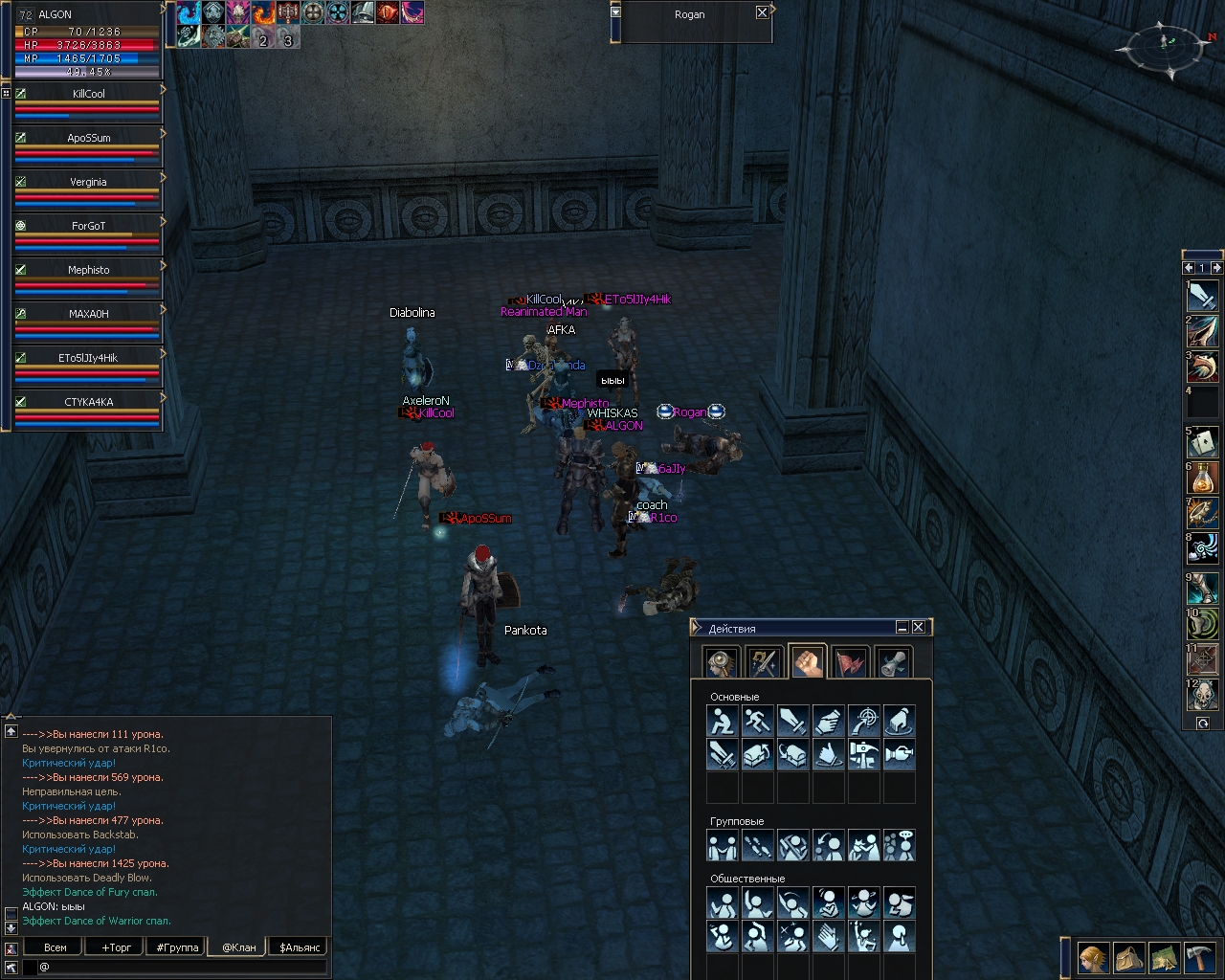Switch chat to the Всем tab

[56, 947]
